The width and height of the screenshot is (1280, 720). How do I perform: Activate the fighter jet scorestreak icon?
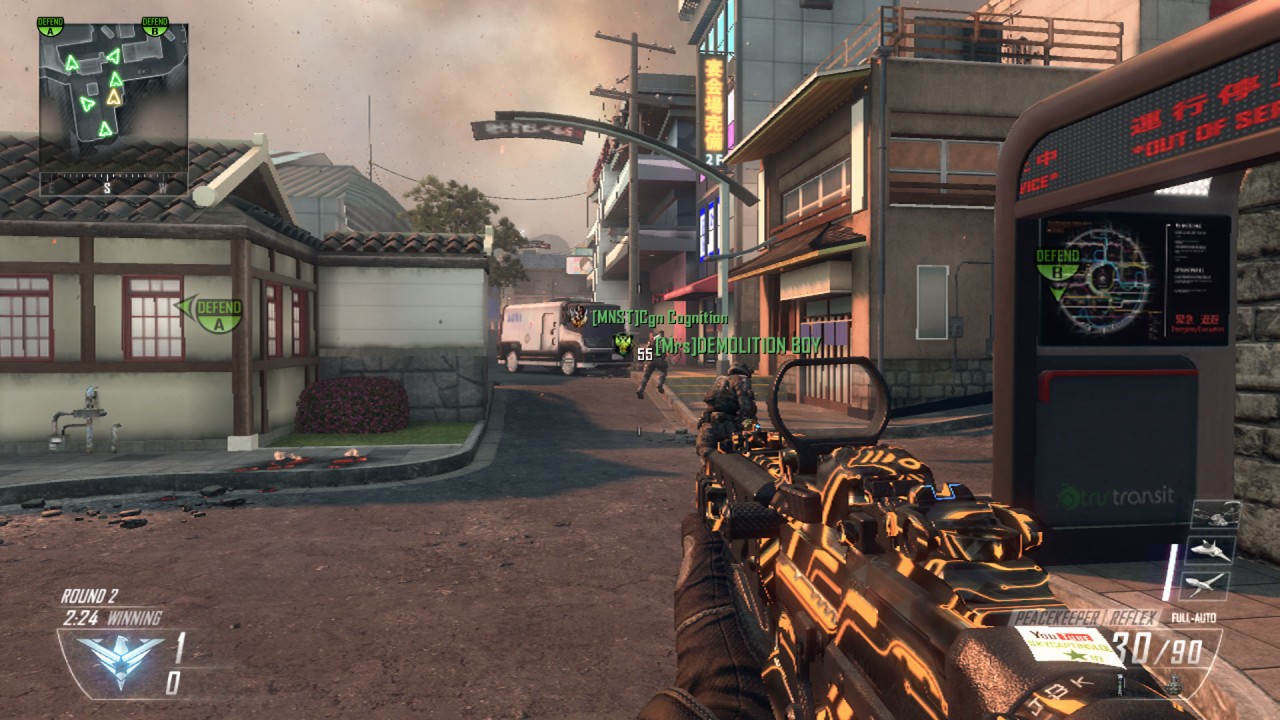[1212, 549]
